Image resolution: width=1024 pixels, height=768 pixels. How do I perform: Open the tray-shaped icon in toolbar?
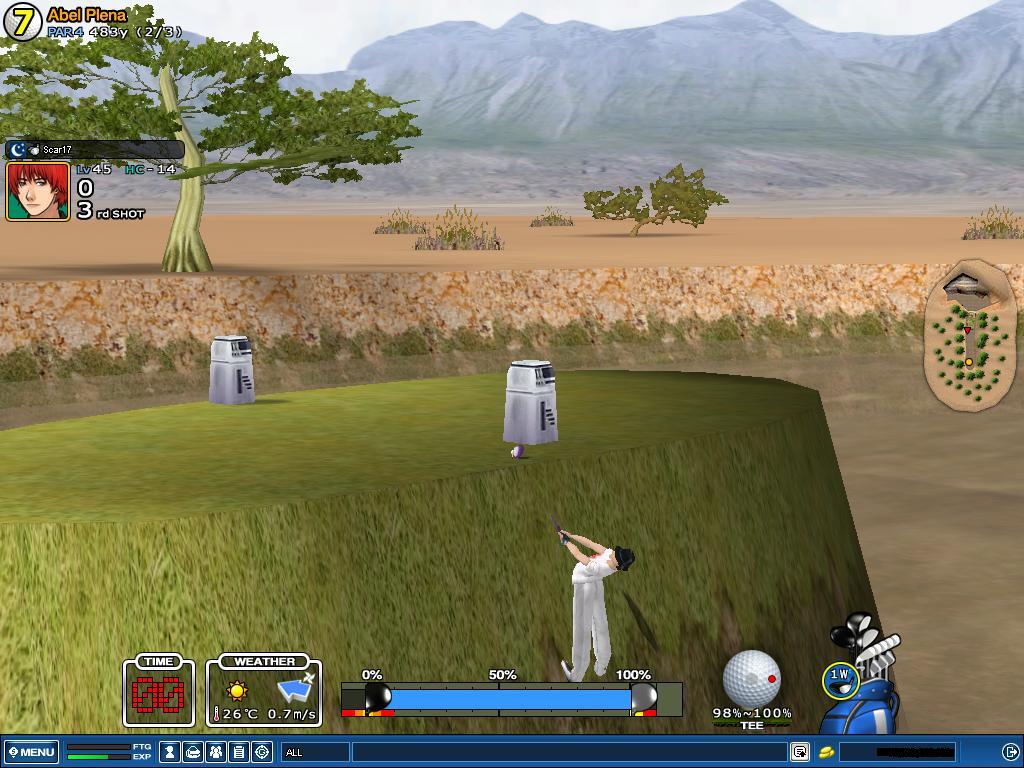(x=193, y=752)
